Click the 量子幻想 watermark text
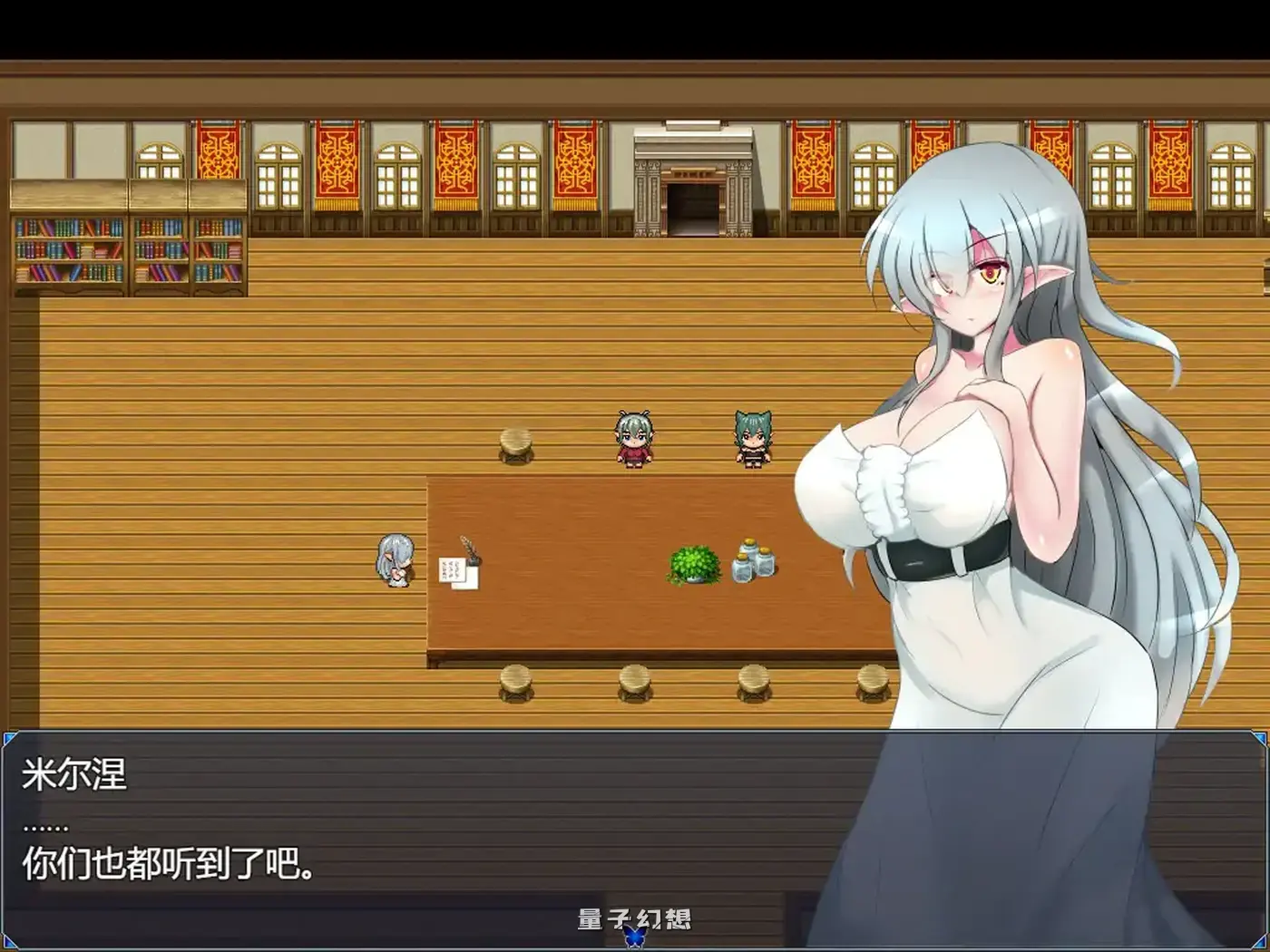1270x952 pixels. click(x=635, y=918)
